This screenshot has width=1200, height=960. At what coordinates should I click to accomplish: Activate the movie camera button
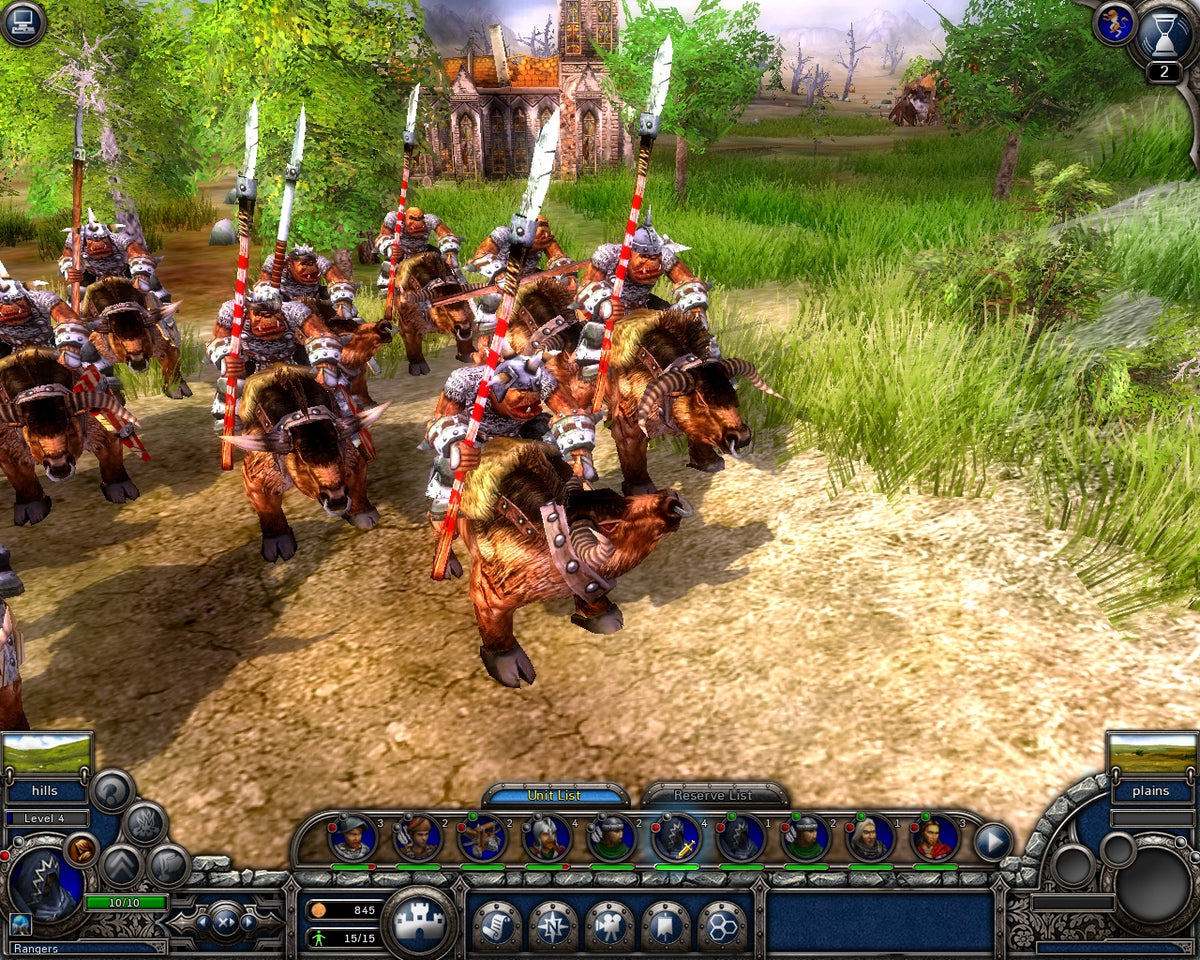pyautogui.click(x=609, y=924)
